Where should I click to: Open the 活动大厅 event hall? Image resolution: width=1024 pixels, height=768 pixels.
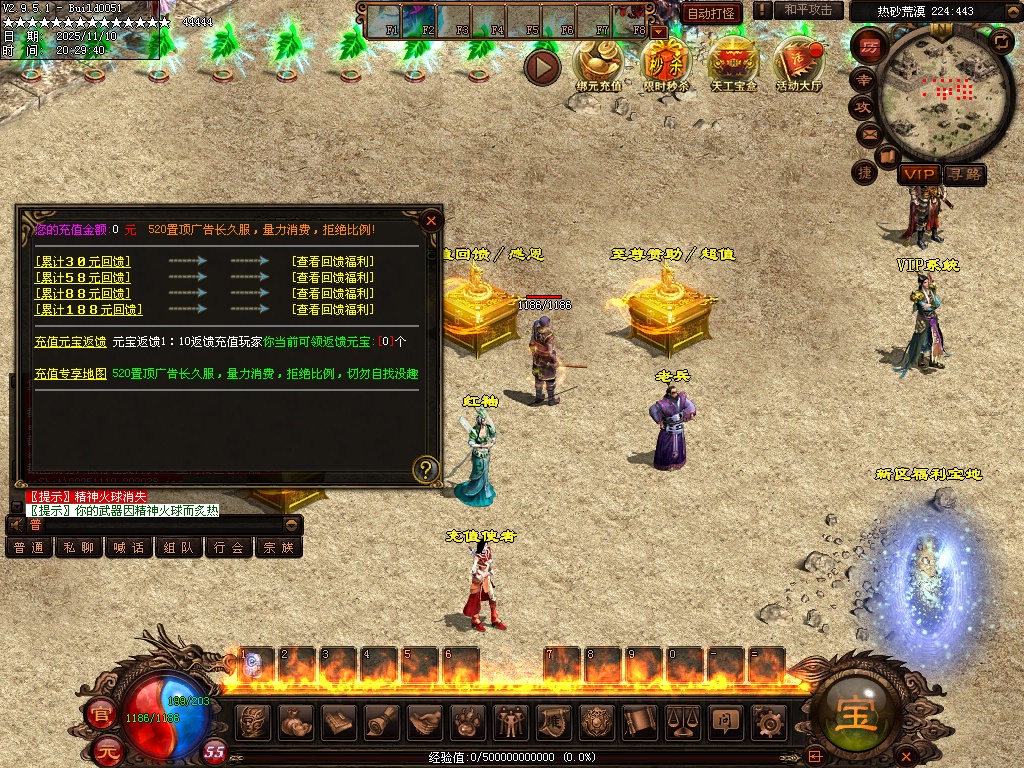coord(798,64)
